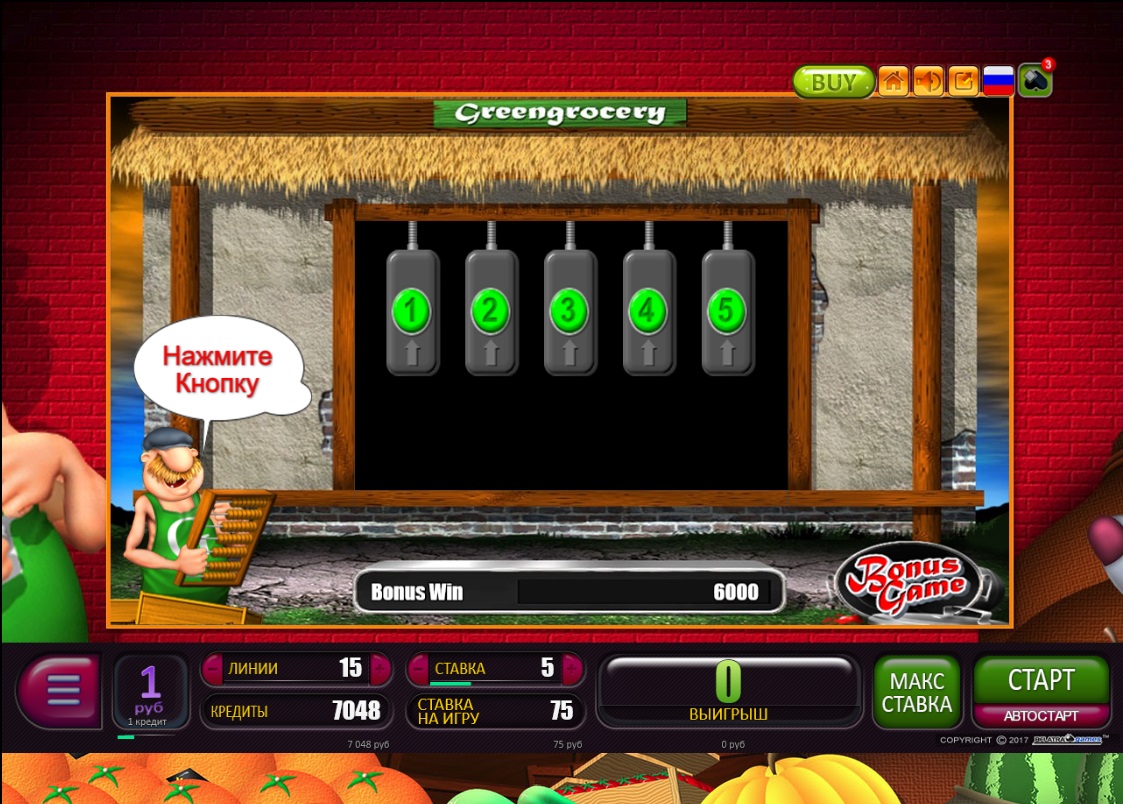Start a spin with СТАРТ
This screenshot has width=1123, height=804.
pos(1041,681)
